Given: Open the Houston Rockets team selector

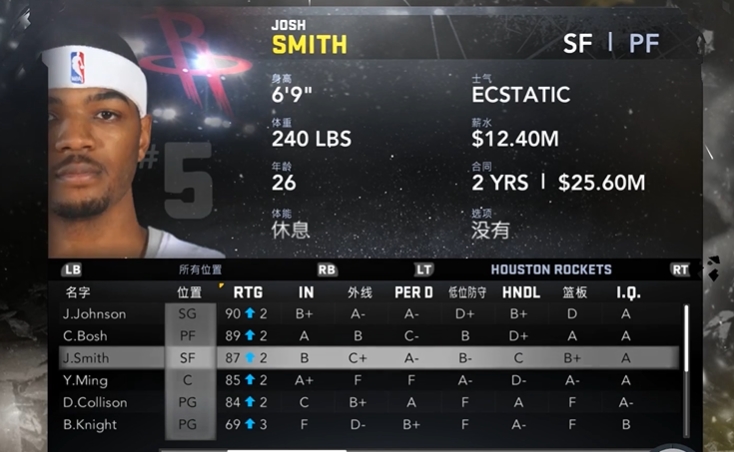Looking at the screenshot, I should tap(551, 270).
